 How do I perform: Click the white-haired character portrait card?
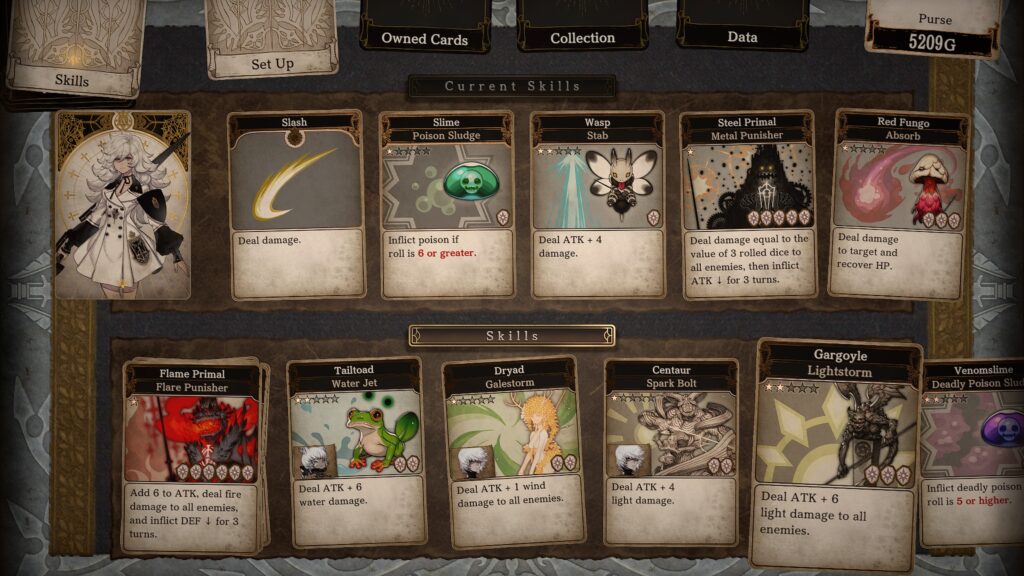[x=123, y=205]
